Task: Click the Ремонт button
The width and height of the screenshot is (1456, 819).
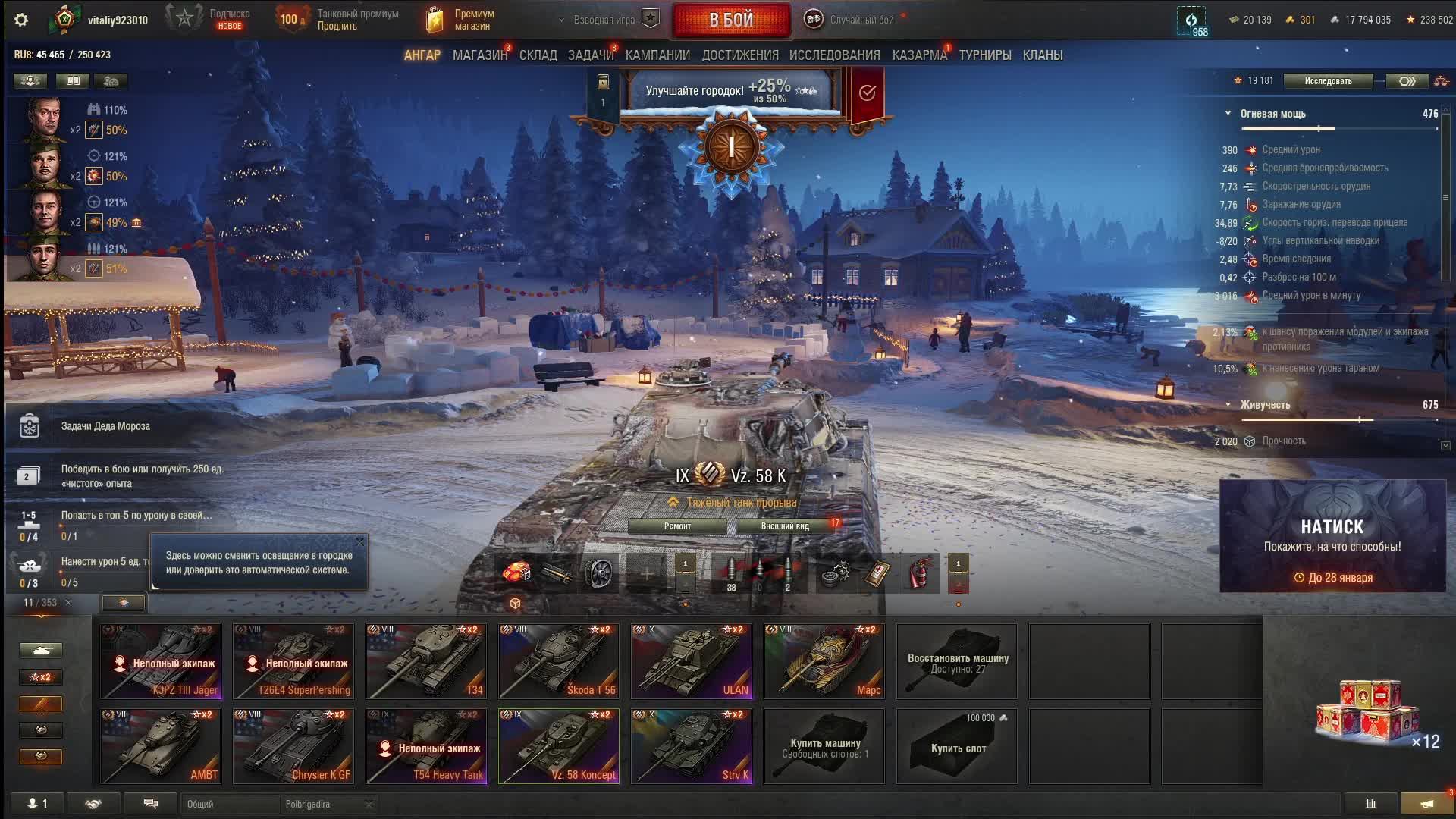Action: [677, 526]
